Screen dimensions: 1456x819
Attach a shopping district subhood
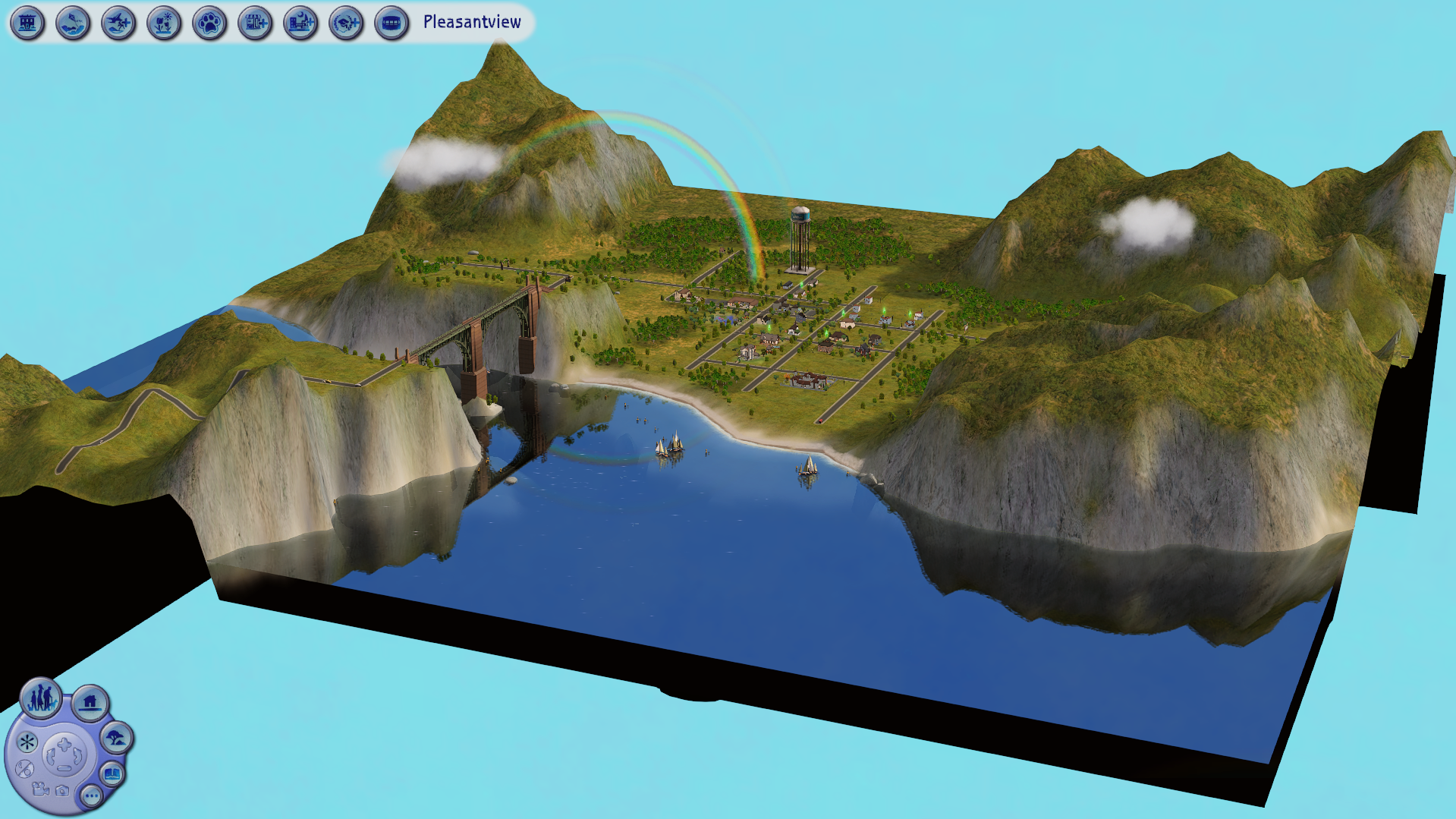tap(255, 23)
